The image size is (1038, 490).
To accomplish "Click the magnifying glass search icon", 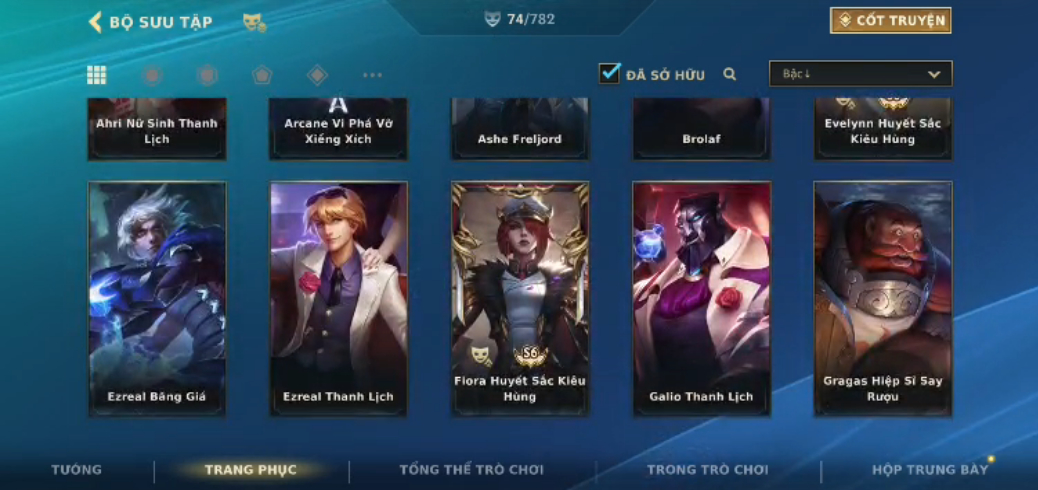I will pyautogui.click(x=730, y=74).
